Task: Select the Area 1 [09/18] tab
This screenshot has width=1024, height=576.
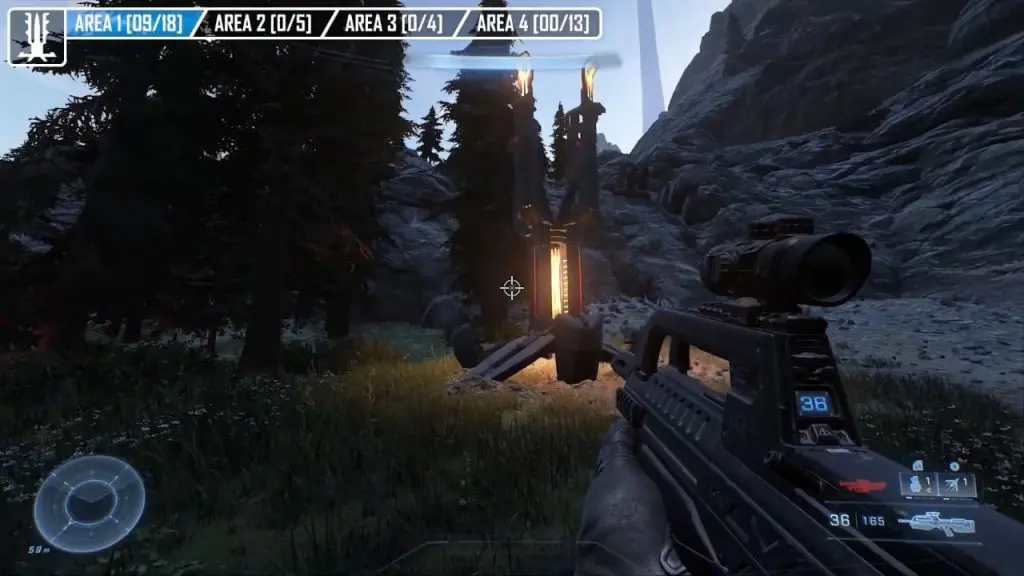Action: click(x=129, y=23)
